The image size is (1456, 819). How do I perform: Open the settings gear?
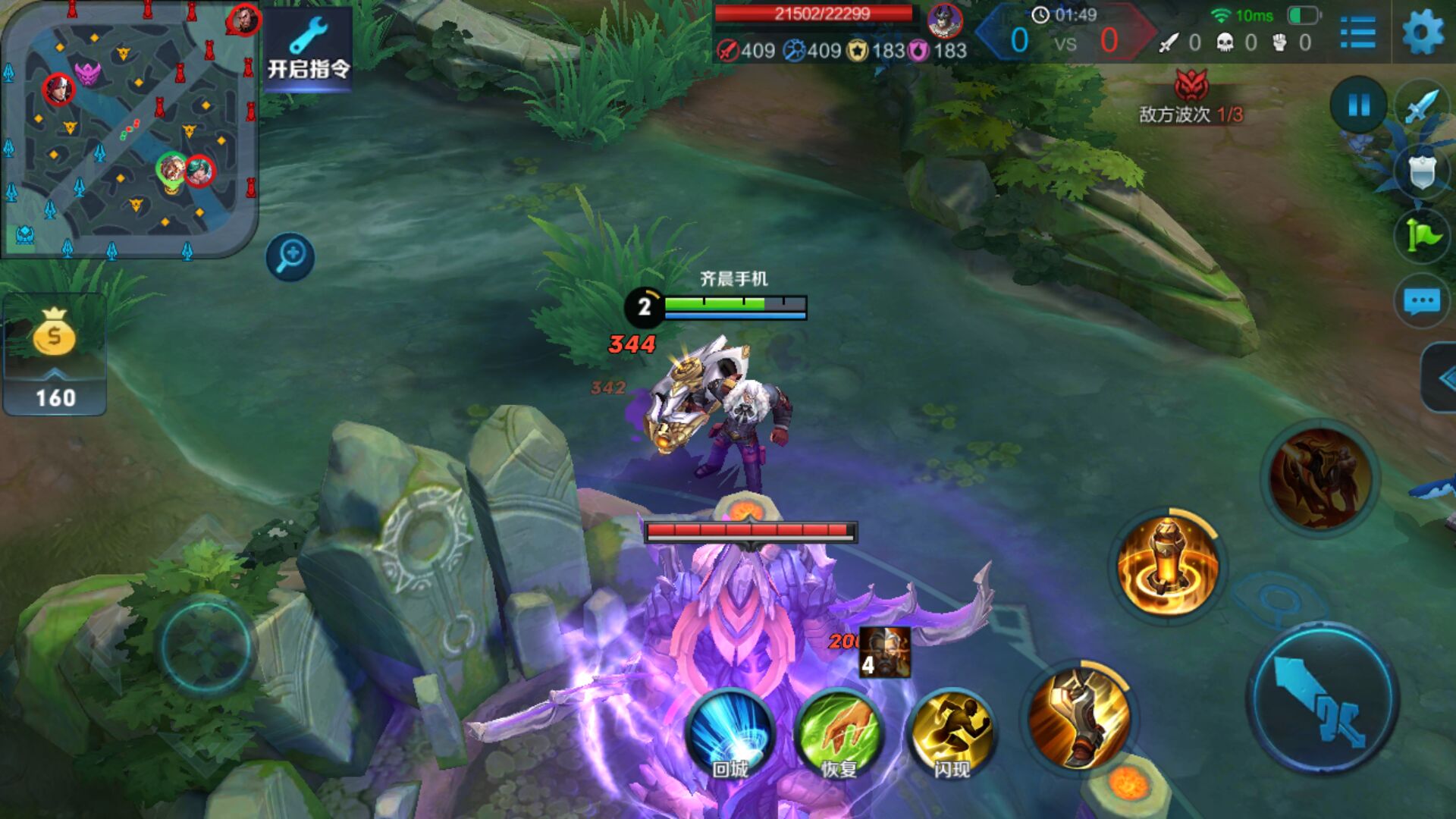pos(1423,33)
